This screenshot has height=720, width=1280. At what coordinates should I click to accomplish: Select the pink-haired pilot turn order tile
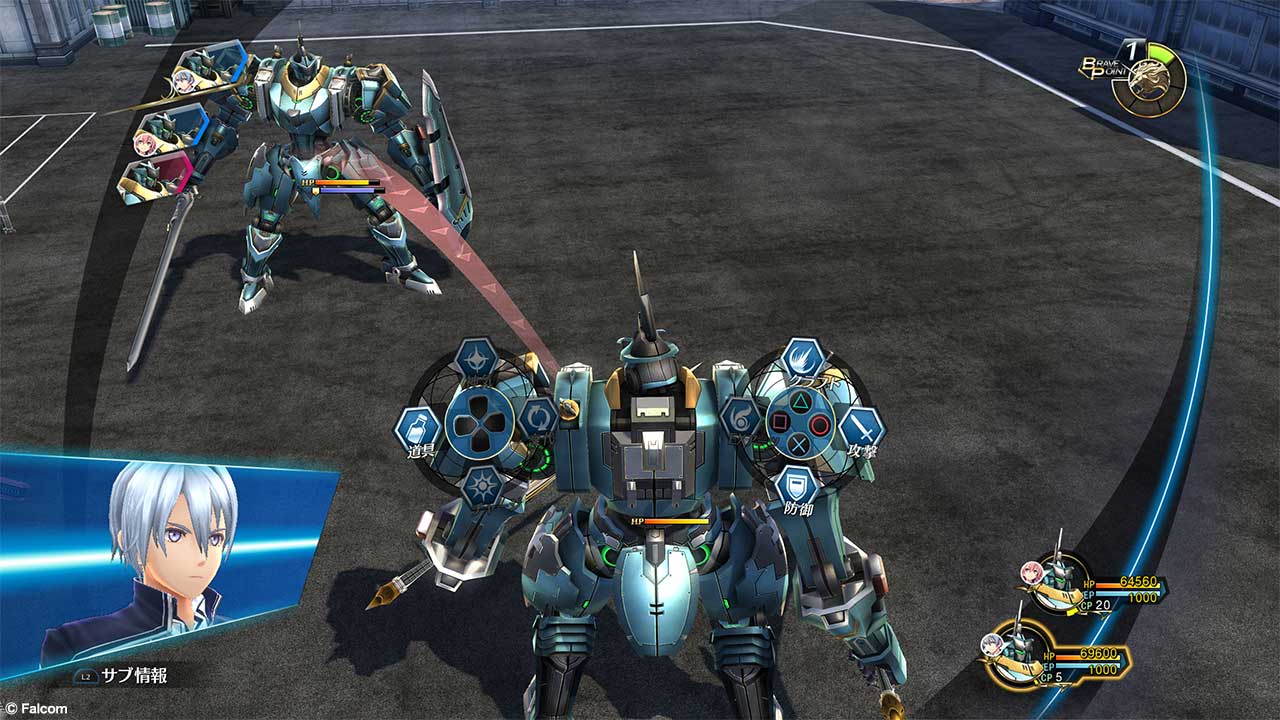point(170,130)
